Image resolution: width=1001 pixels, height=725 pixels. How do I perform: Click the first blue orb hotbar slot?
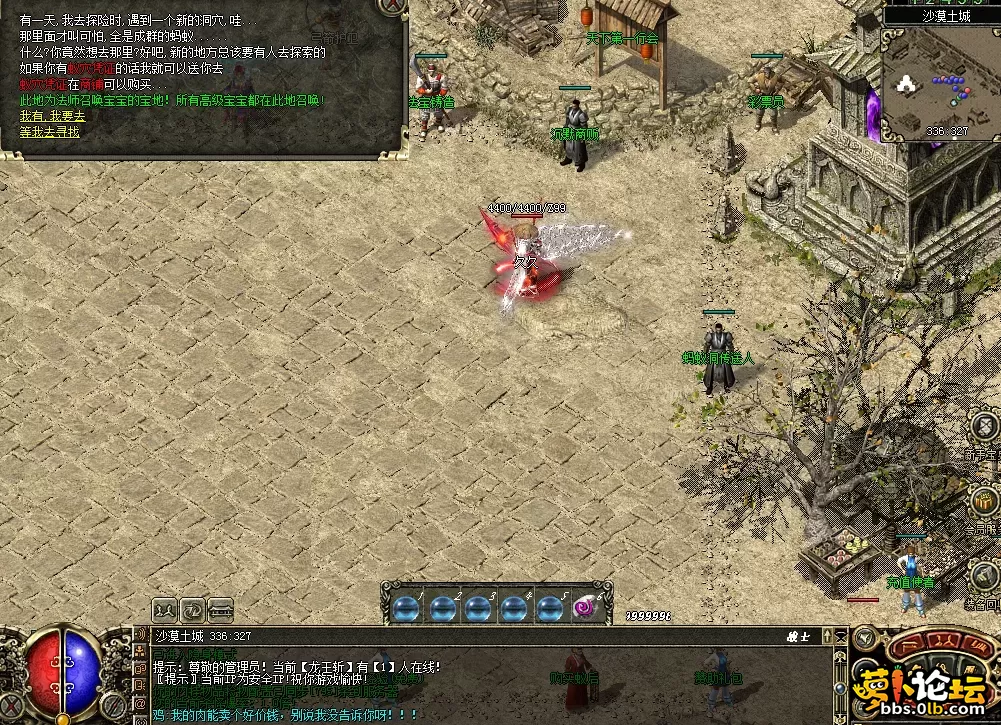click(x=409, y=607)
